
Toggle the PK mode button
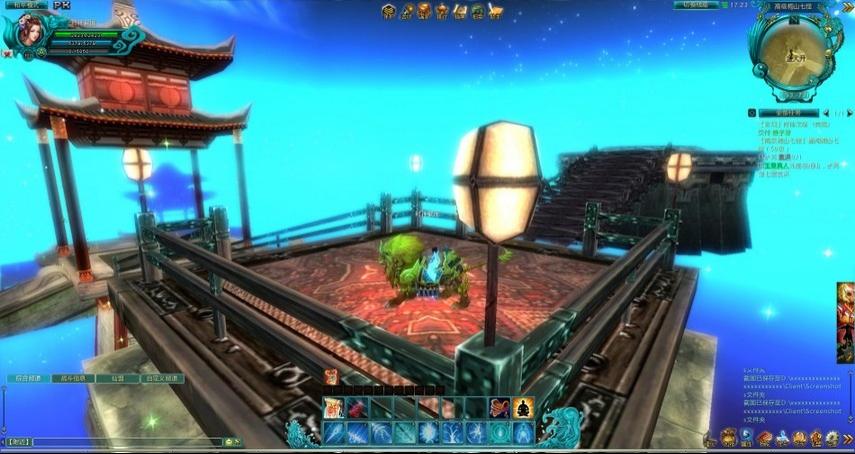(x=62, y=5)
